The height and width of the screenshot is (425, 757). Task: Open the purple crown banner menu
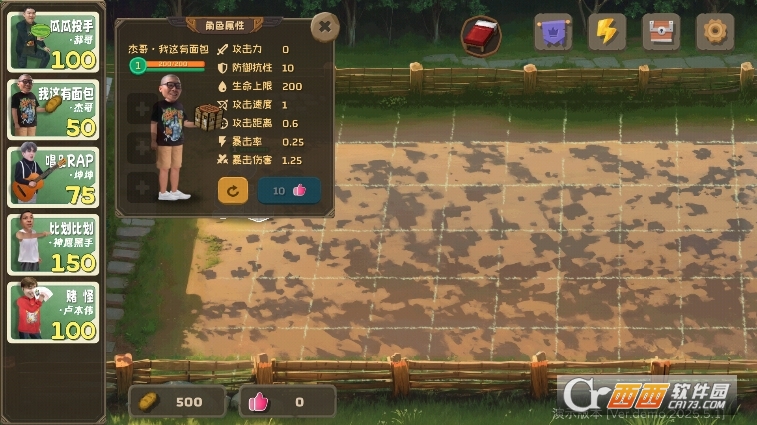[x=553, y=32]
